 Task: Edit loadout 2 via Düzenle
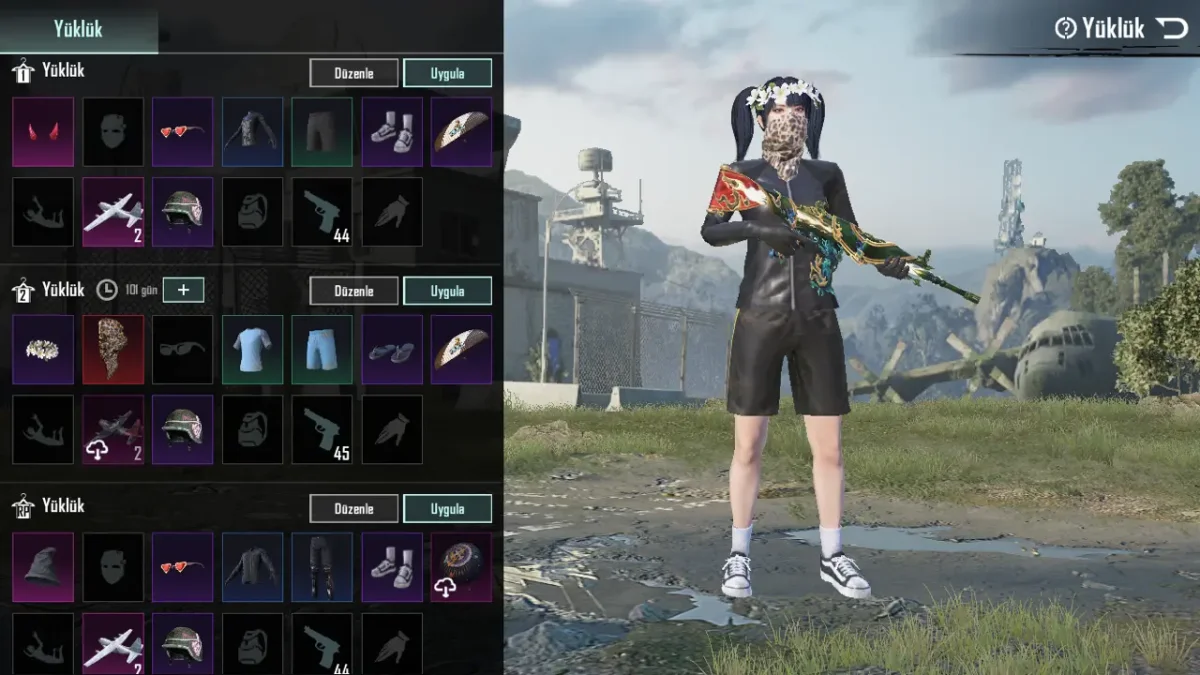click(353, 291)
